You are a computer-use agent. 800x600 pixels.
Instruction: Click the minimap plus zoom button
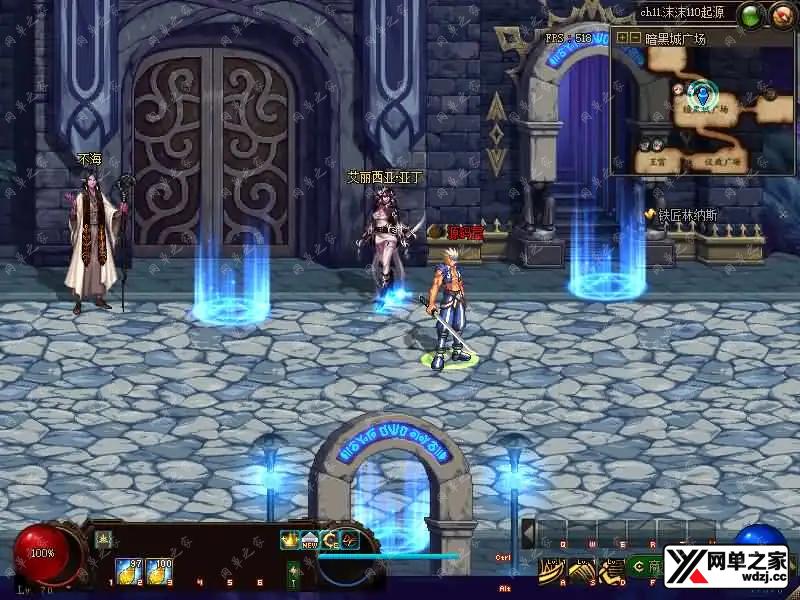pyautogui.click(x=622, y=38)
